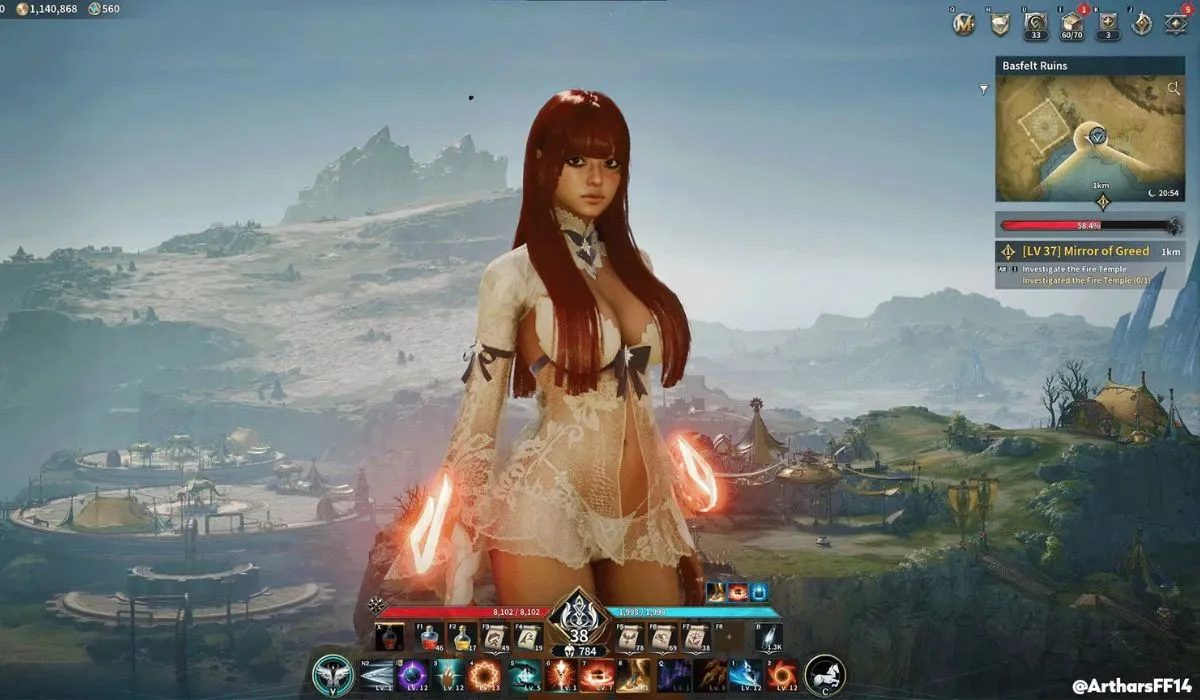Viewport: 1200px width, 700px height.
Task: Summon the mount with the horse icon
Action: coord(826,675)
